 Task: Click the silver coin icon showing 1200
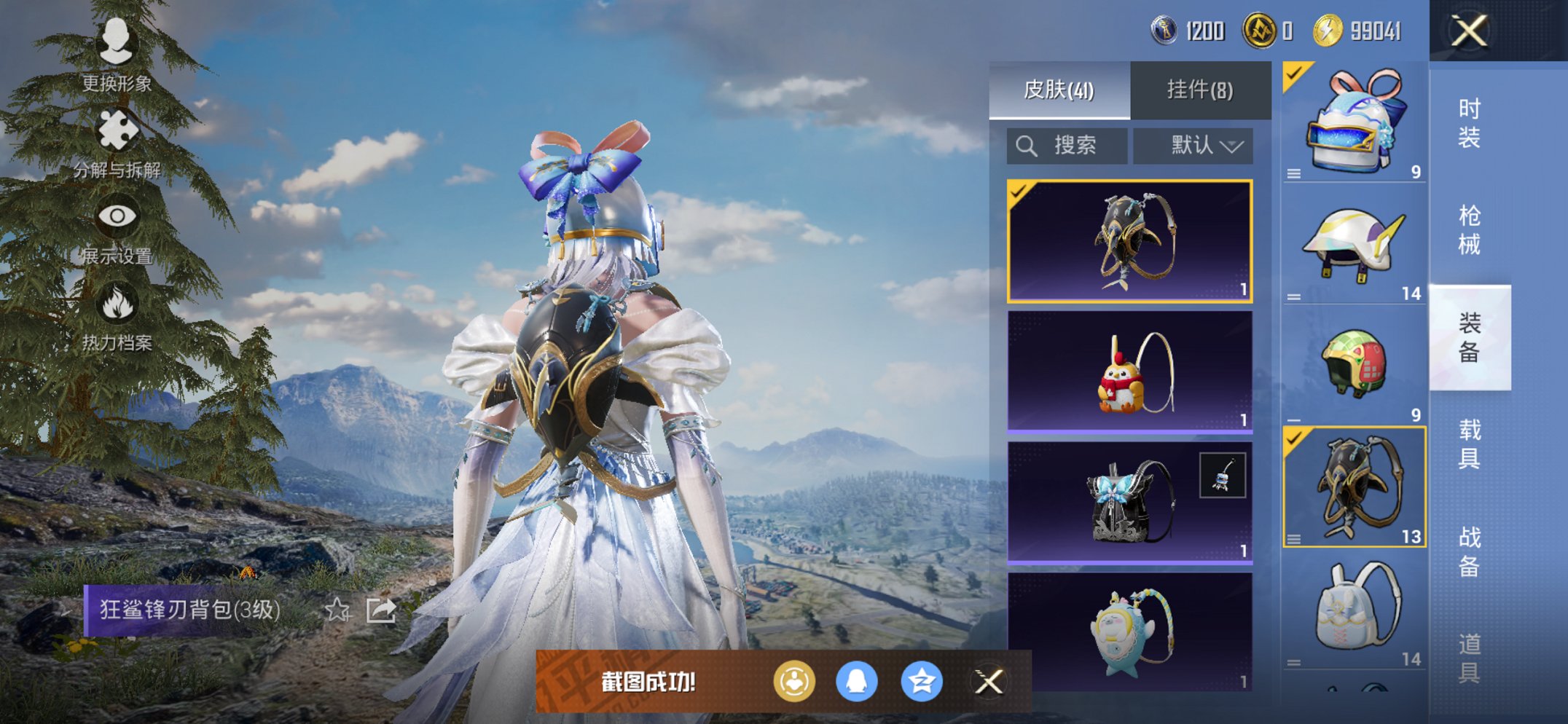1166,31
